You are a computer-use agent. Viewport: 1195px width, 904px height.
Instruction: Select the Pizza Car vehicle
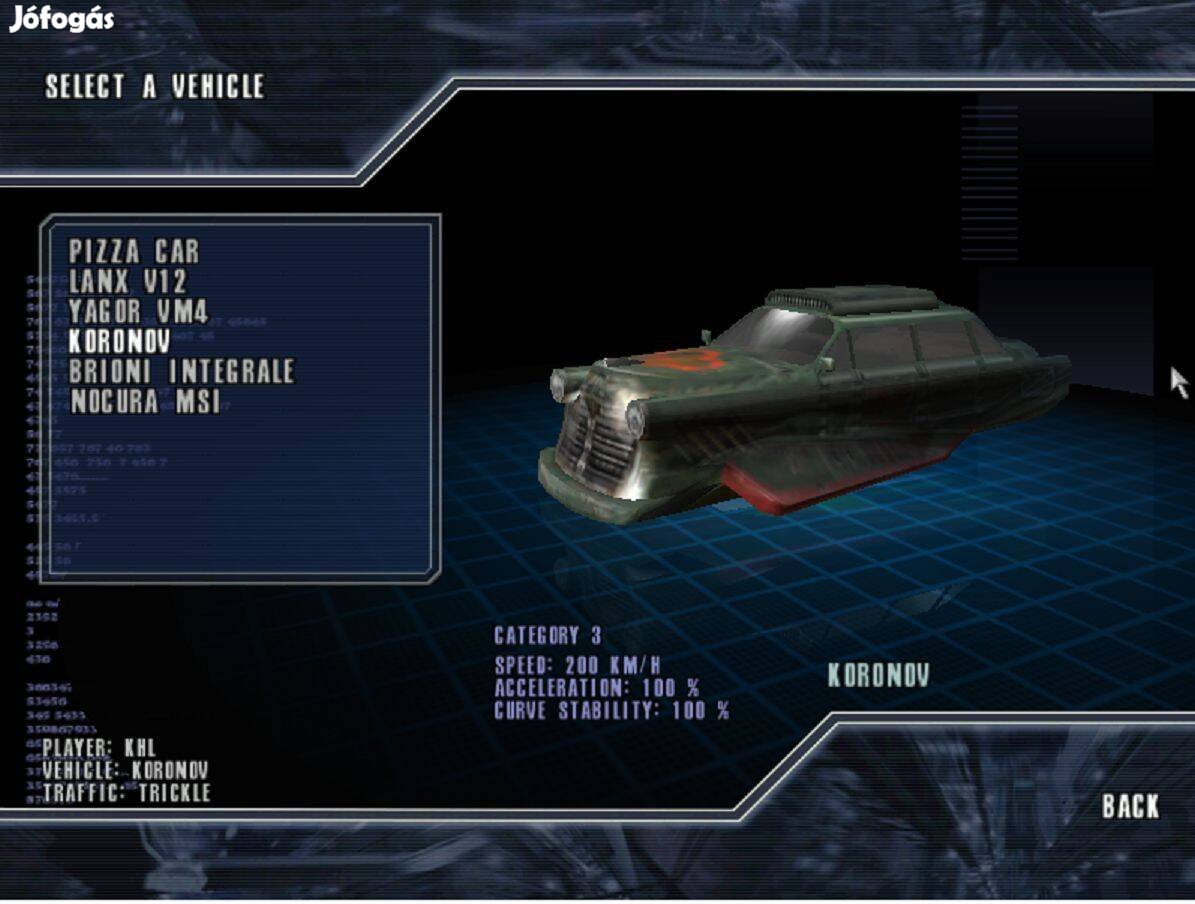pos(134,251)
